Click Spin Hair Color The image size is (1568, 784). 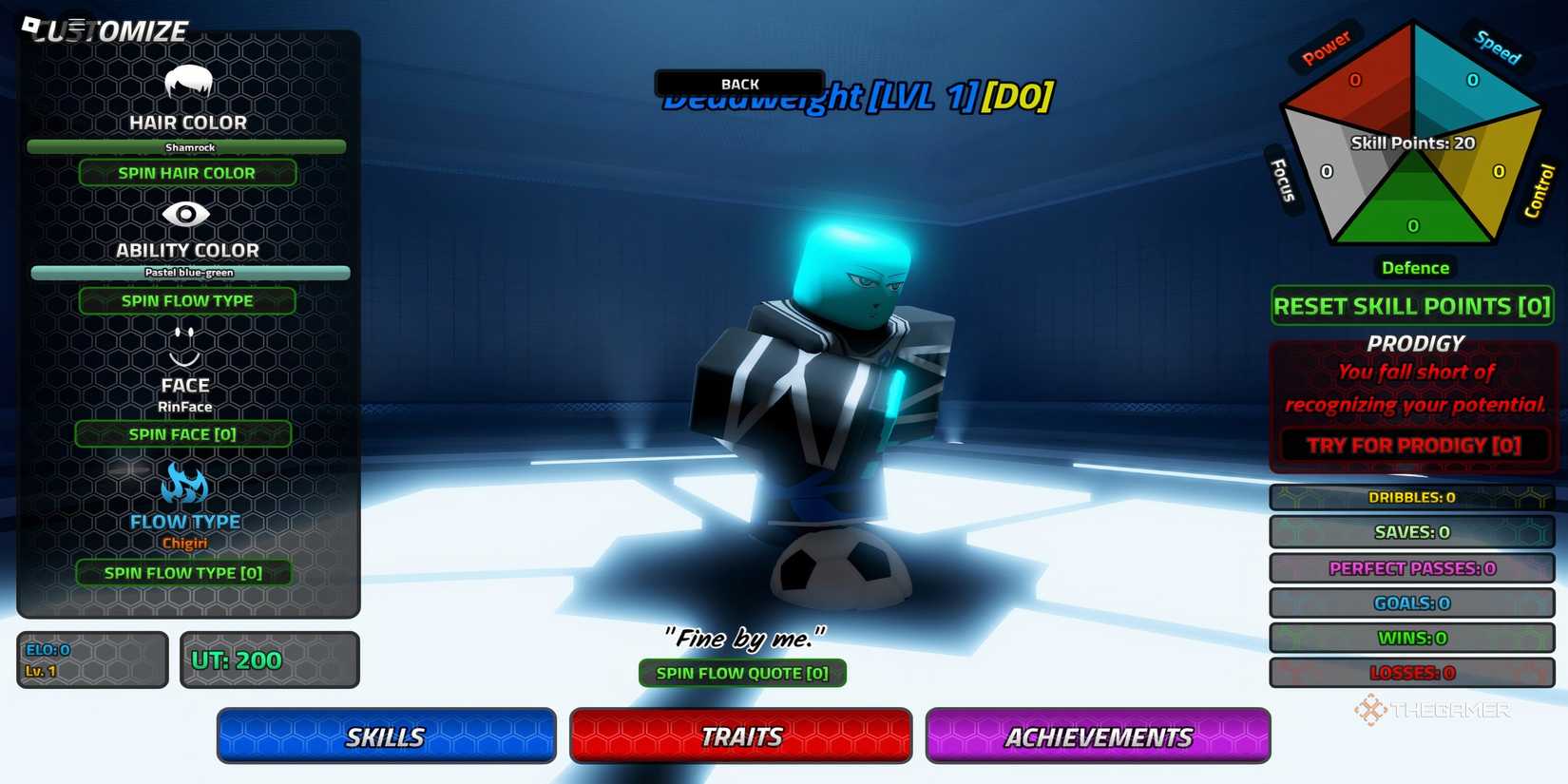[x=186, y=172]
